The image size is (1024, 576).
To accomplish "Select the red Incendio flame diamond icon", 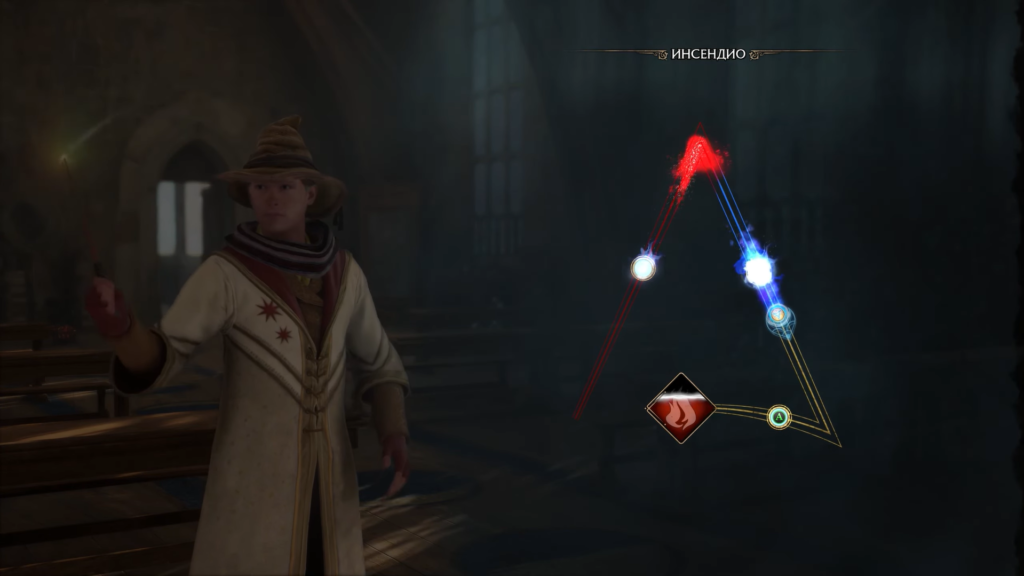I will (681, 407).
